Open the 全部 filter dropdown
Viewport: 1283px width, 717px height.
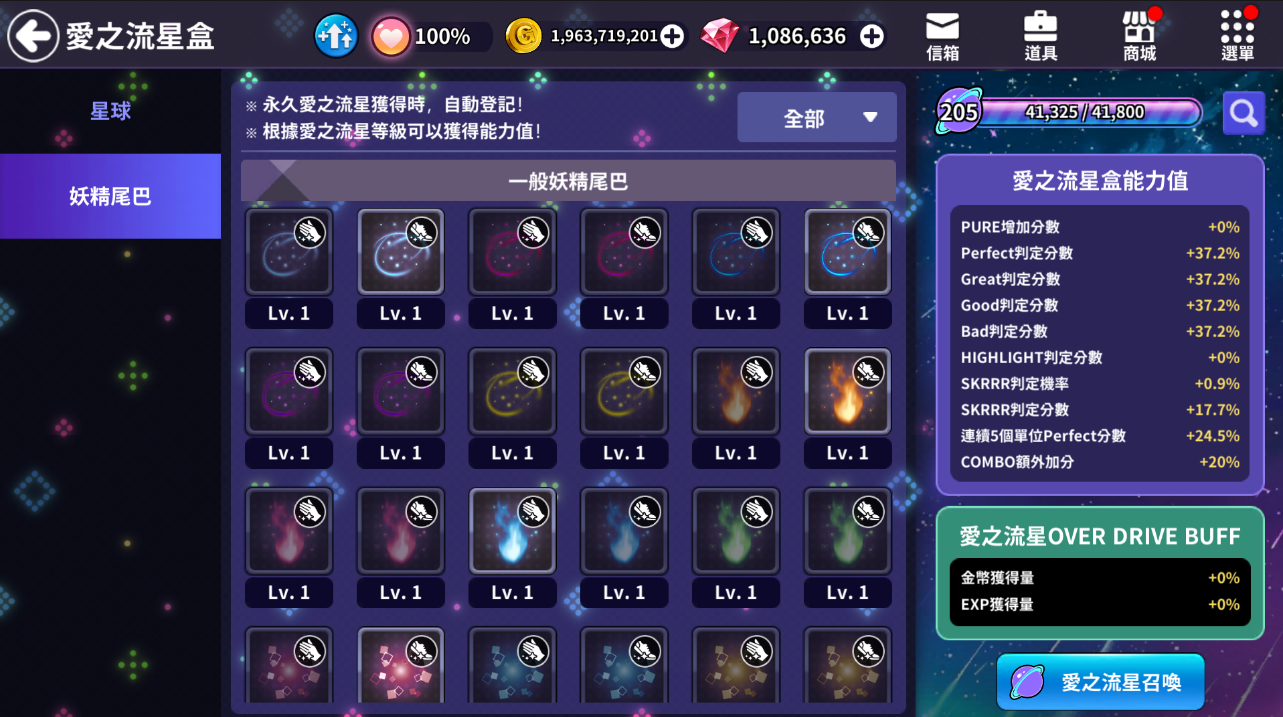pyautogui.click(x=816, y=118)
